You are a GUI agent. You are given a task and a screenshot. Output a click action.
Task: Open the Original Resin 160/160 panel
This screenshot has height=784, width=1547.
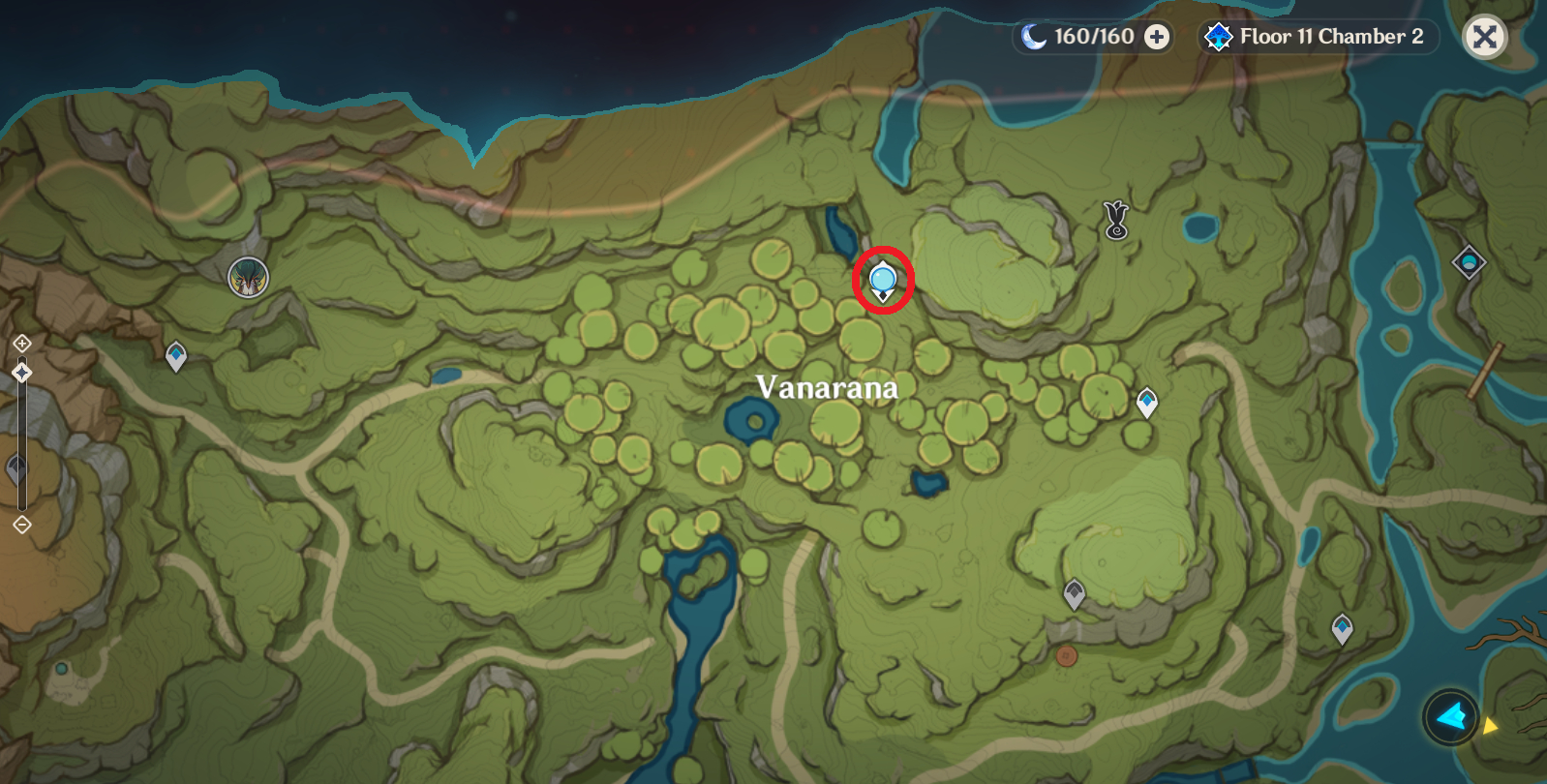pos(1094,36)
